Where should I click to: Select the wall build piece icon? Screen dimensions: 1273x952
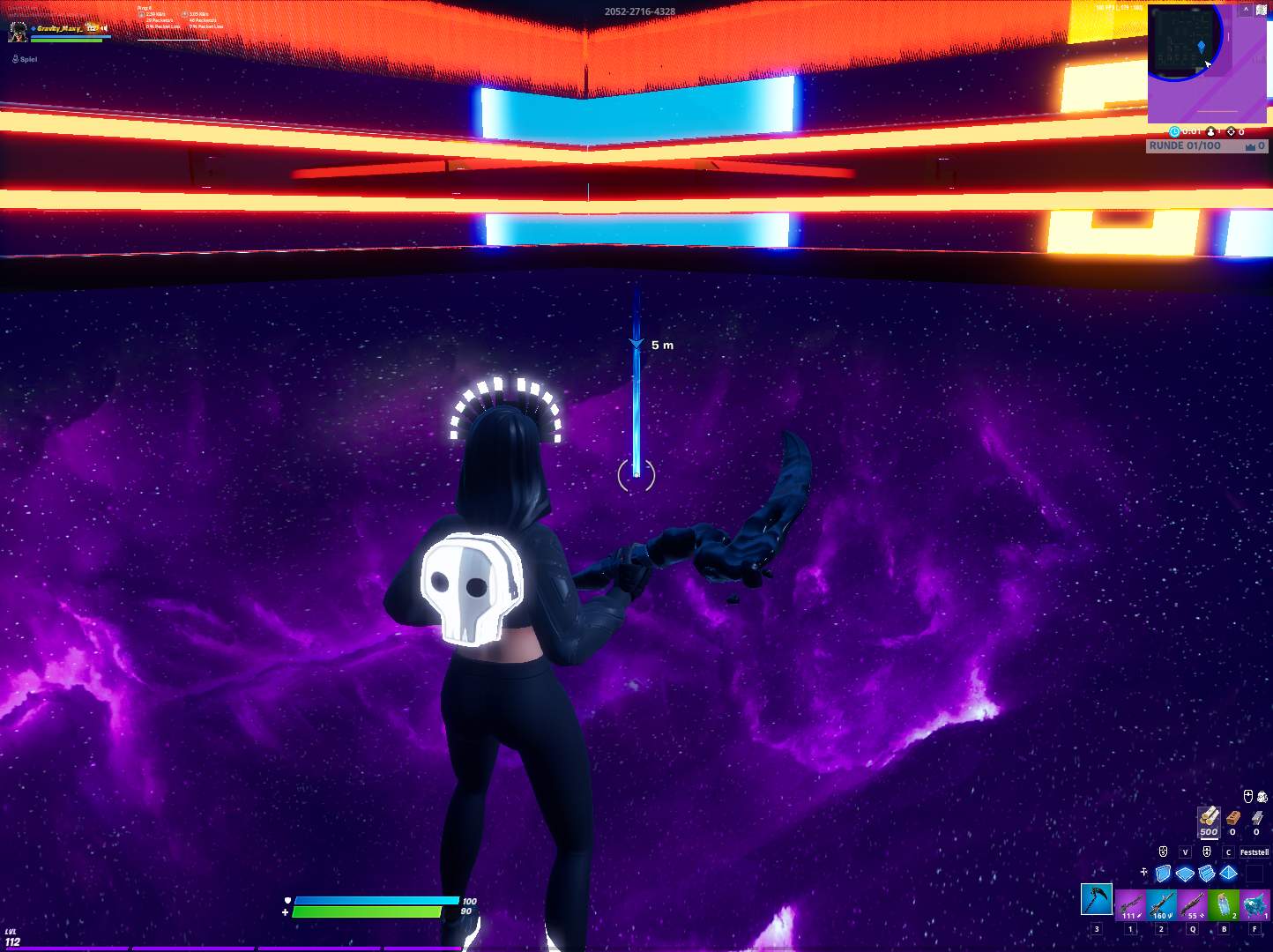(x=1163, y=874)
